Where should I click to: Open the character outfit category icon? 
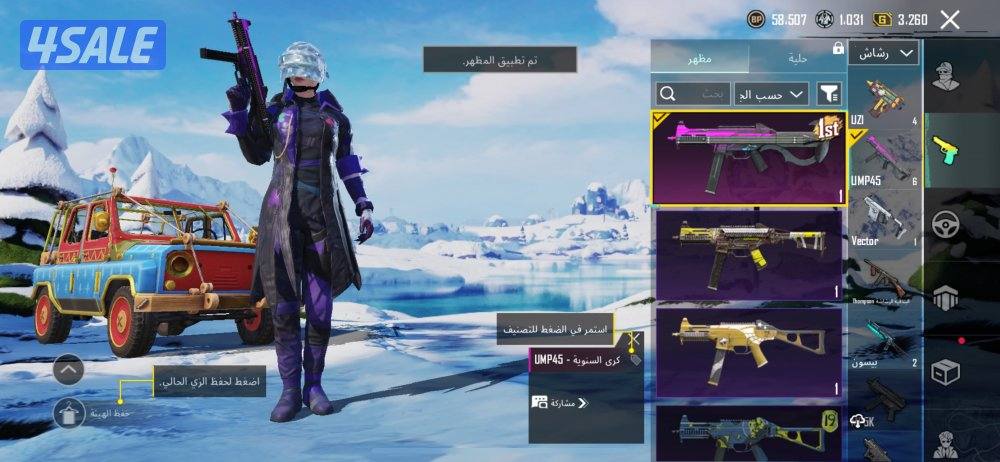(x=946, y=76)
